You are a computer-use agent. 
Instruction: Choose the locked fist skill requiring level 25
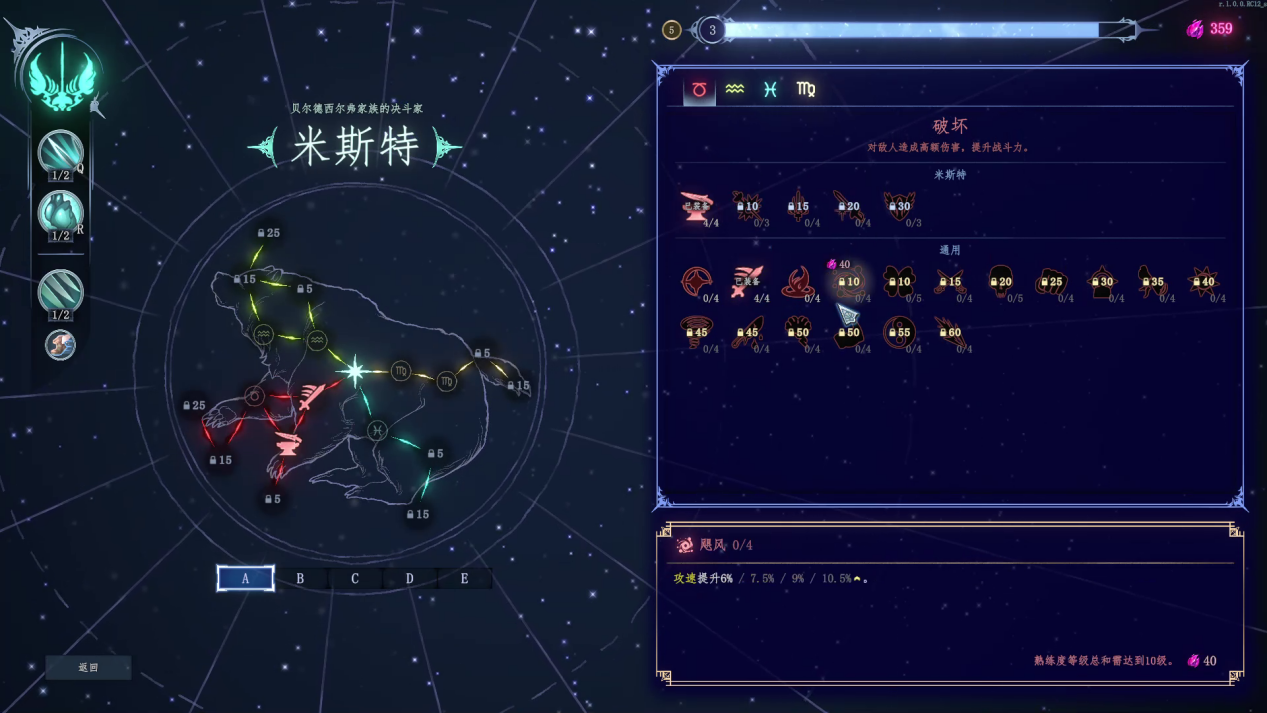pyautogui.click(x=1051, y=282)
